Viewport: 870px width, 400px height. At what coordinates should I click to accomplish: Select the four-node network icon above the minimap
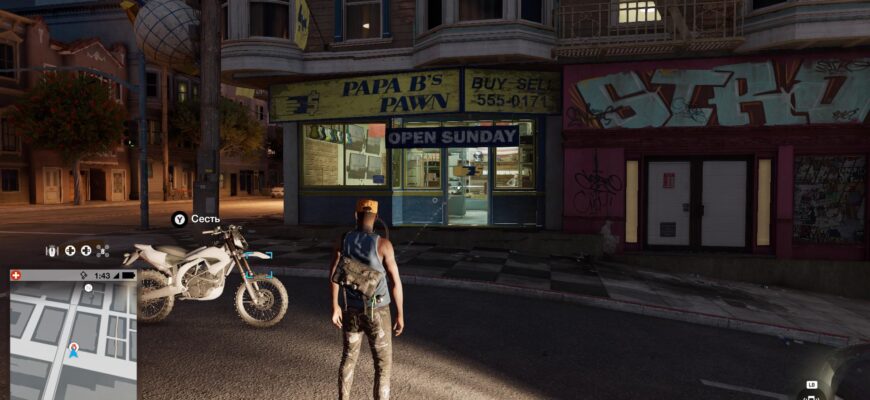(103, 251)
